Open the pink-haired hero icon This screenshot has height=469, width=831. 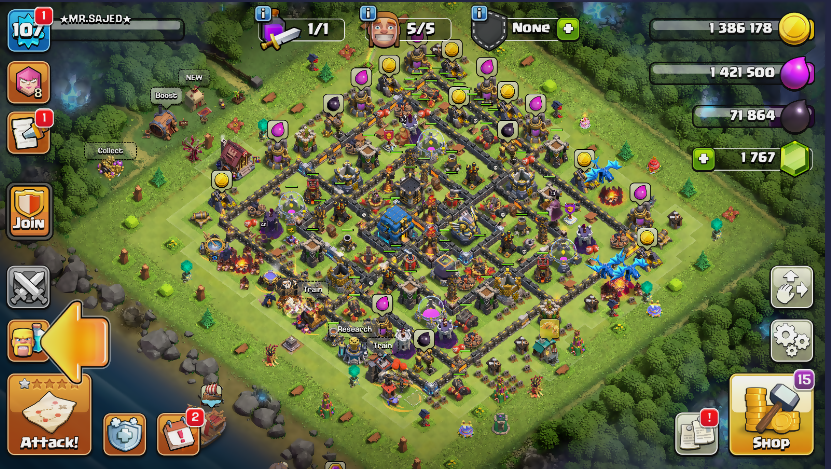pyautogui.click(x=28, y=83)
